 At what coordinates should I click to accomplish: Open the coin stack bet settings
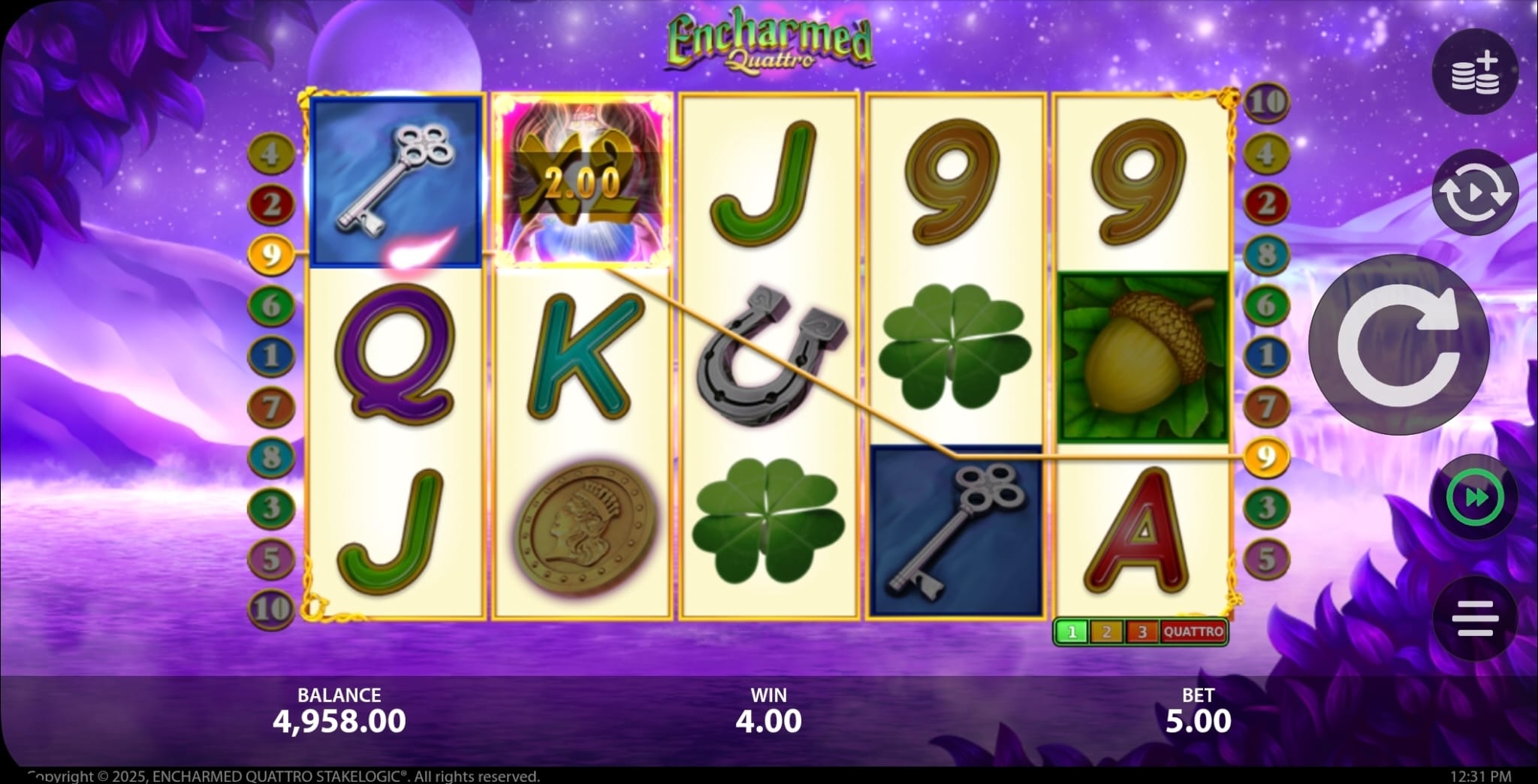pyautogui.click(x=1475, y=72)
